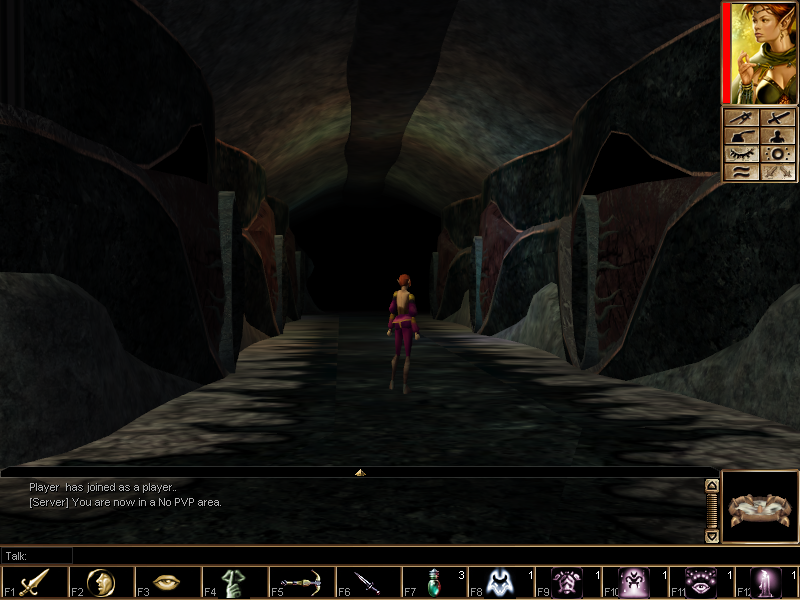Trigger the F4 green hand gesture quickslot
The width and height of the screenshot is (800, 600).
click(234, 583)
